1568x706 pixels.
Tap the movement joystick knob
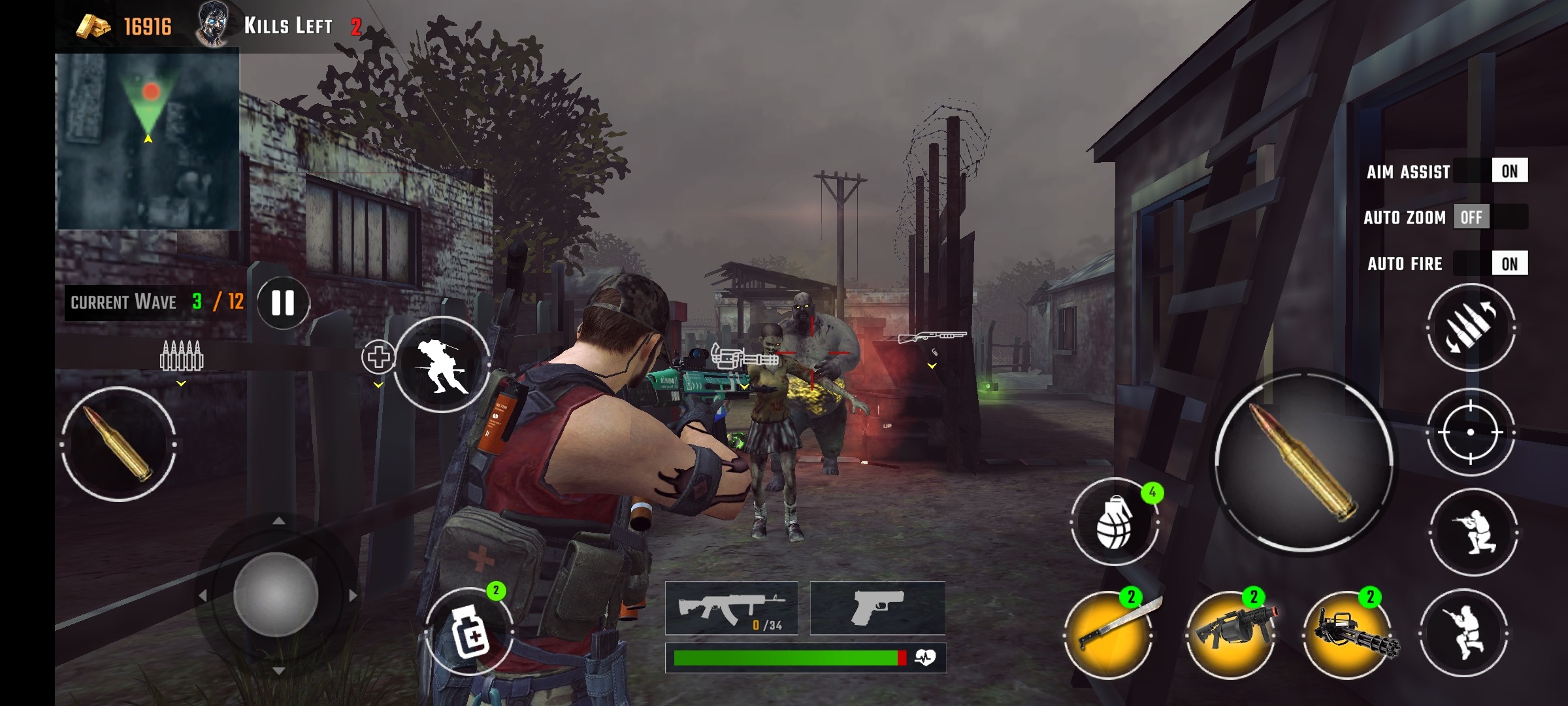(x=276, y=595)
